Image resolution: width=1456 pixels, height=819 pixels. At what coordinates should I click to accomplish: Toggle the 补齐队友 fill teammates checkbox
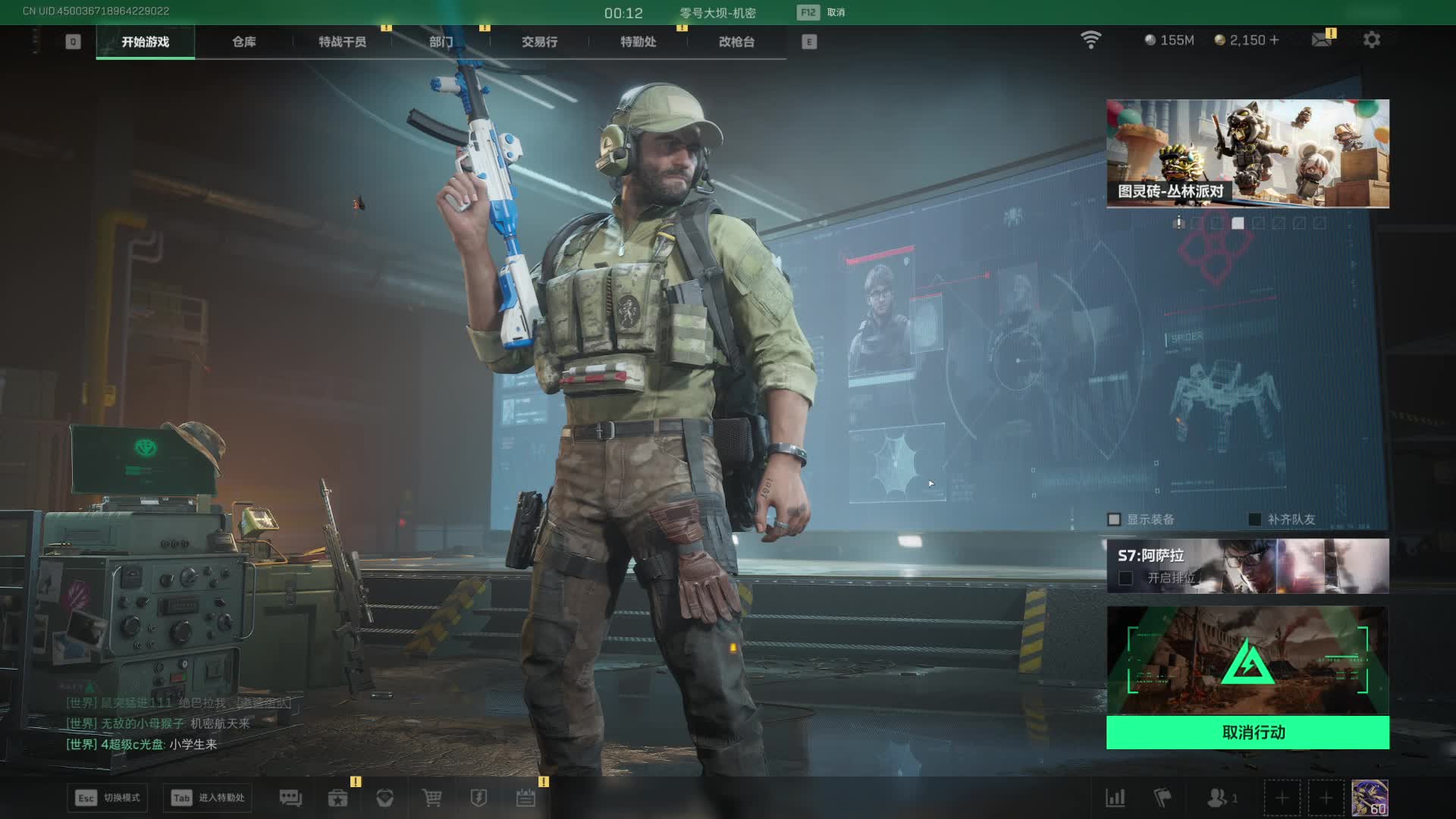1255,519
